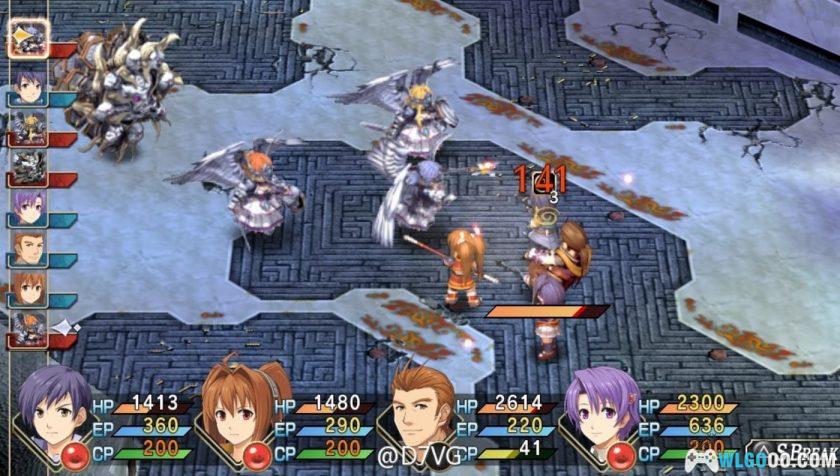Select Joshua's portrait in the party status bar

pyautogui.click(x=54, y=403)
